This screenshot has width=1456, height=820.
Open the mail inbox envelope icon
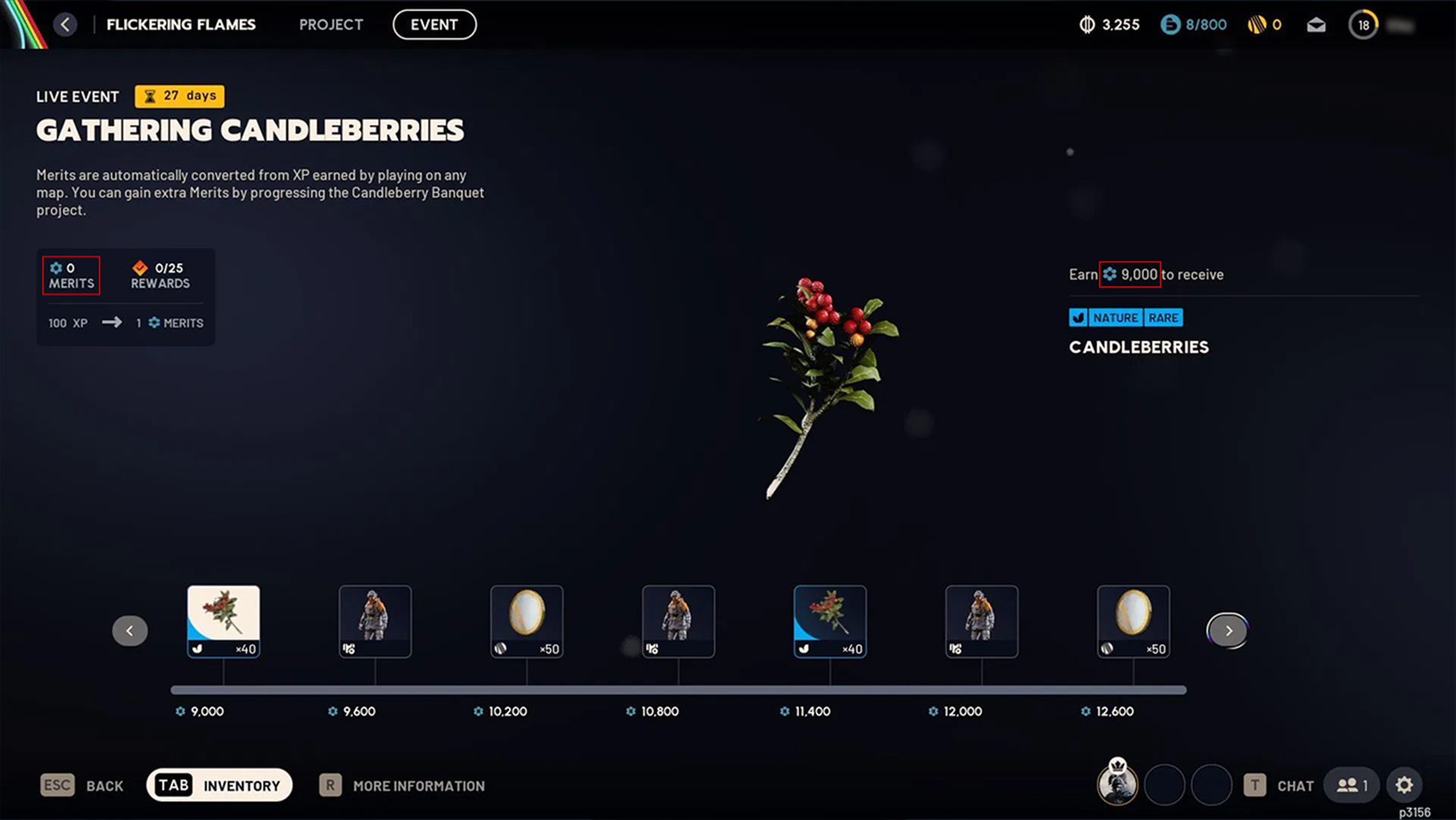click(1316, 25)
